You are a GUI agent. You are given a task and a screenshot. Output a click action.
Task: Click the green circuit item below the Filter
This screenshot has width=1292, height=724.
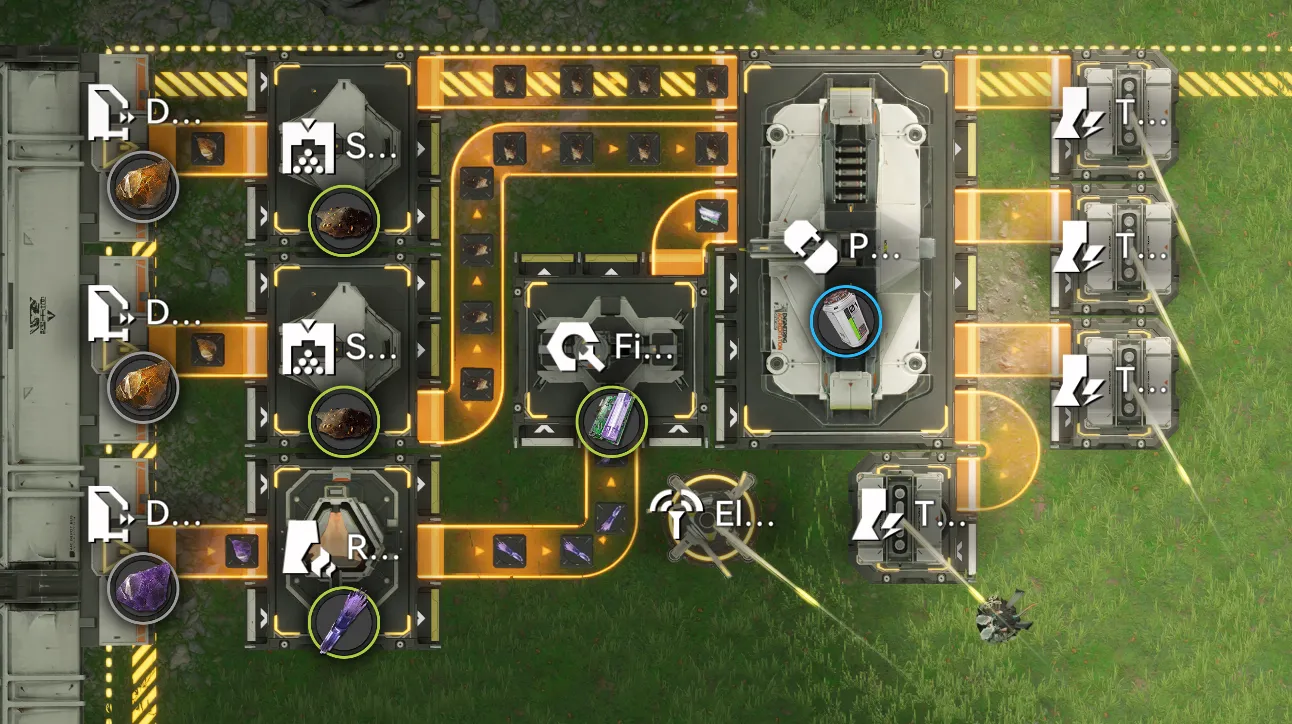pos(611,423)
